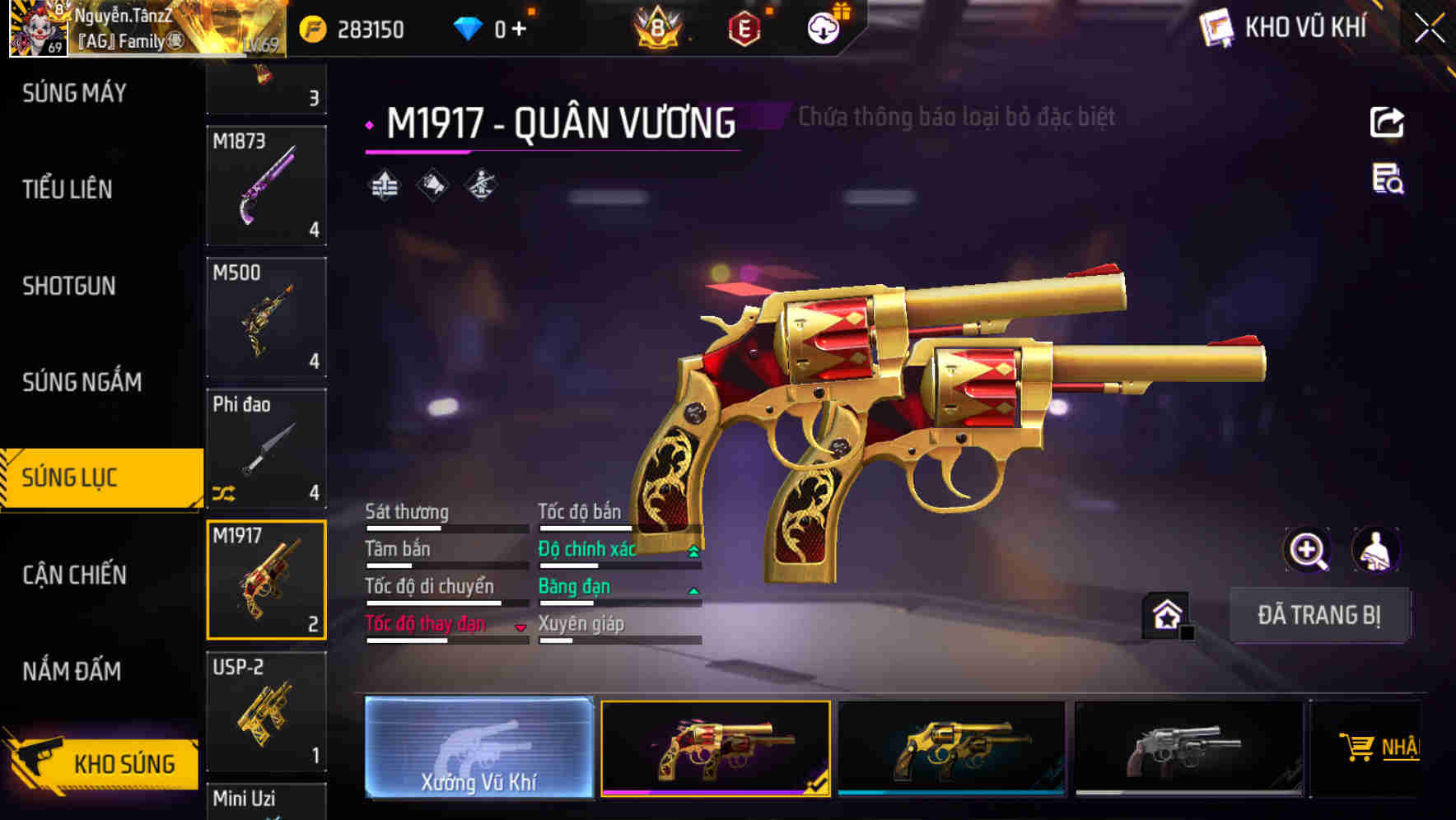Select the silver M1917 skin thumbnail
1456x820 pixels.
point(1186,748)
